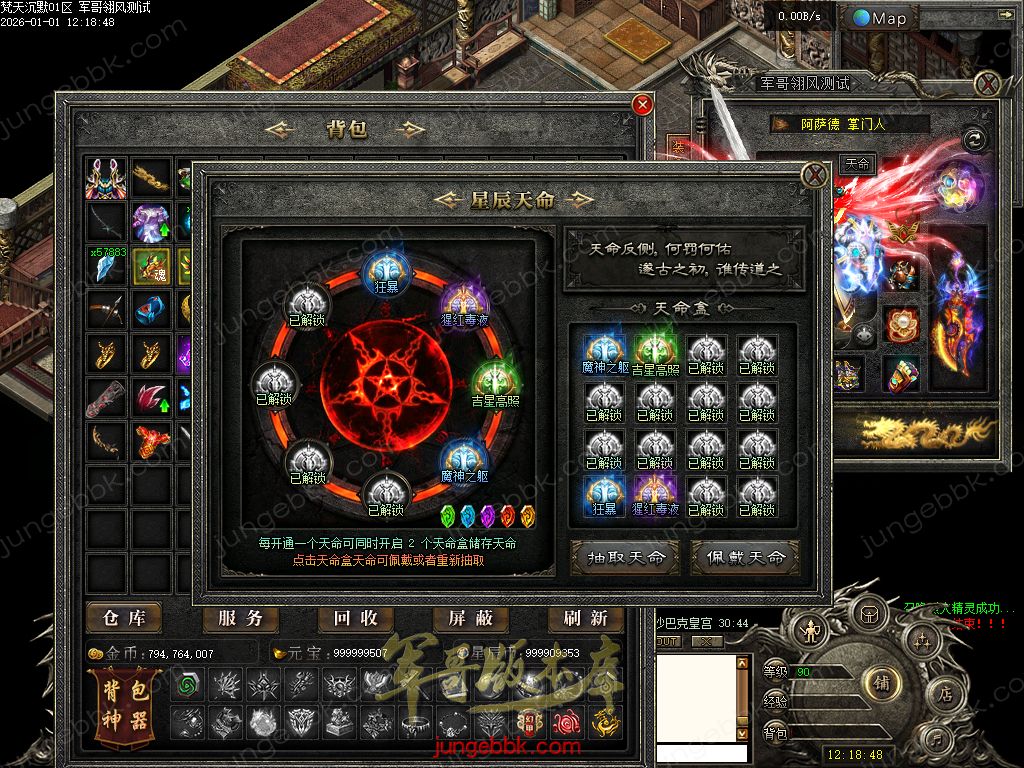The image size is (1024, 768).
Task: Choose 猩红毒液 in the 天命盒 grid
Action: (655, 495)
